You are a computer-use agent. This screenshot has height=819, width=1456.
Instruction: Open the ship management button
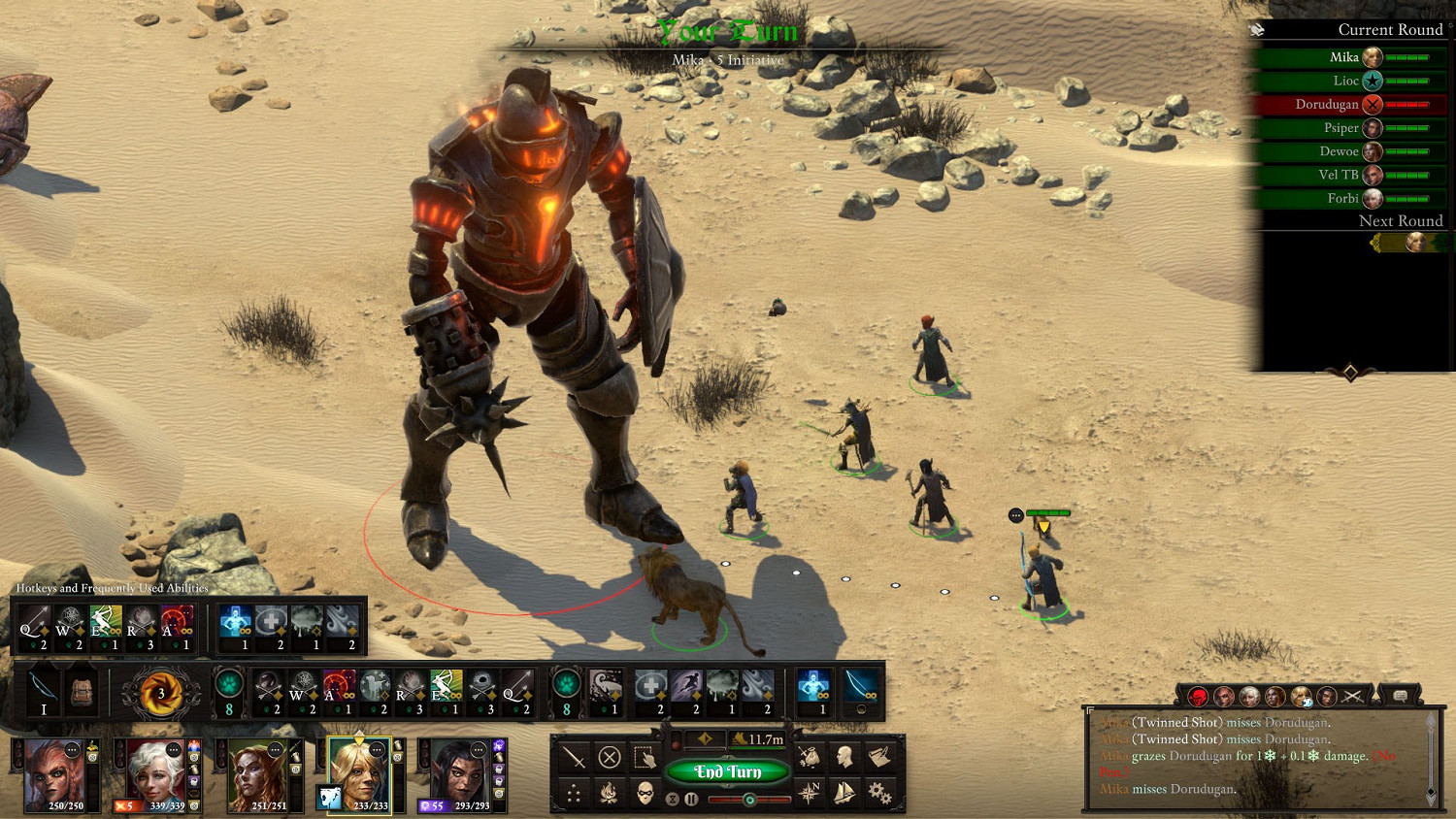[x=844, y=793]
